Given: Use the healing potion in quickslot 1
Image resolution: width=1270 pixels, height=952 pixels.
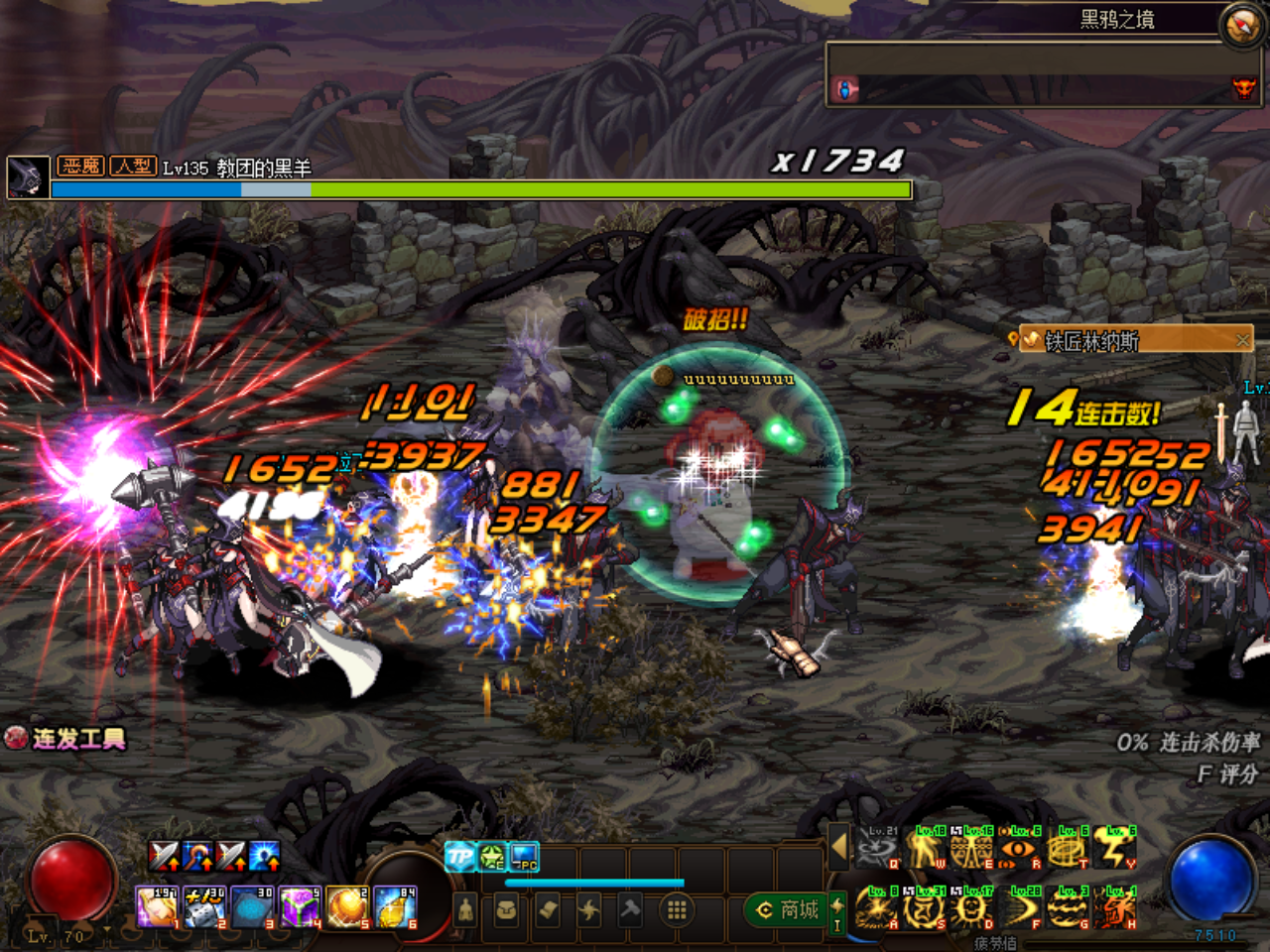Looking at the screenshot, I should [157, 907].
